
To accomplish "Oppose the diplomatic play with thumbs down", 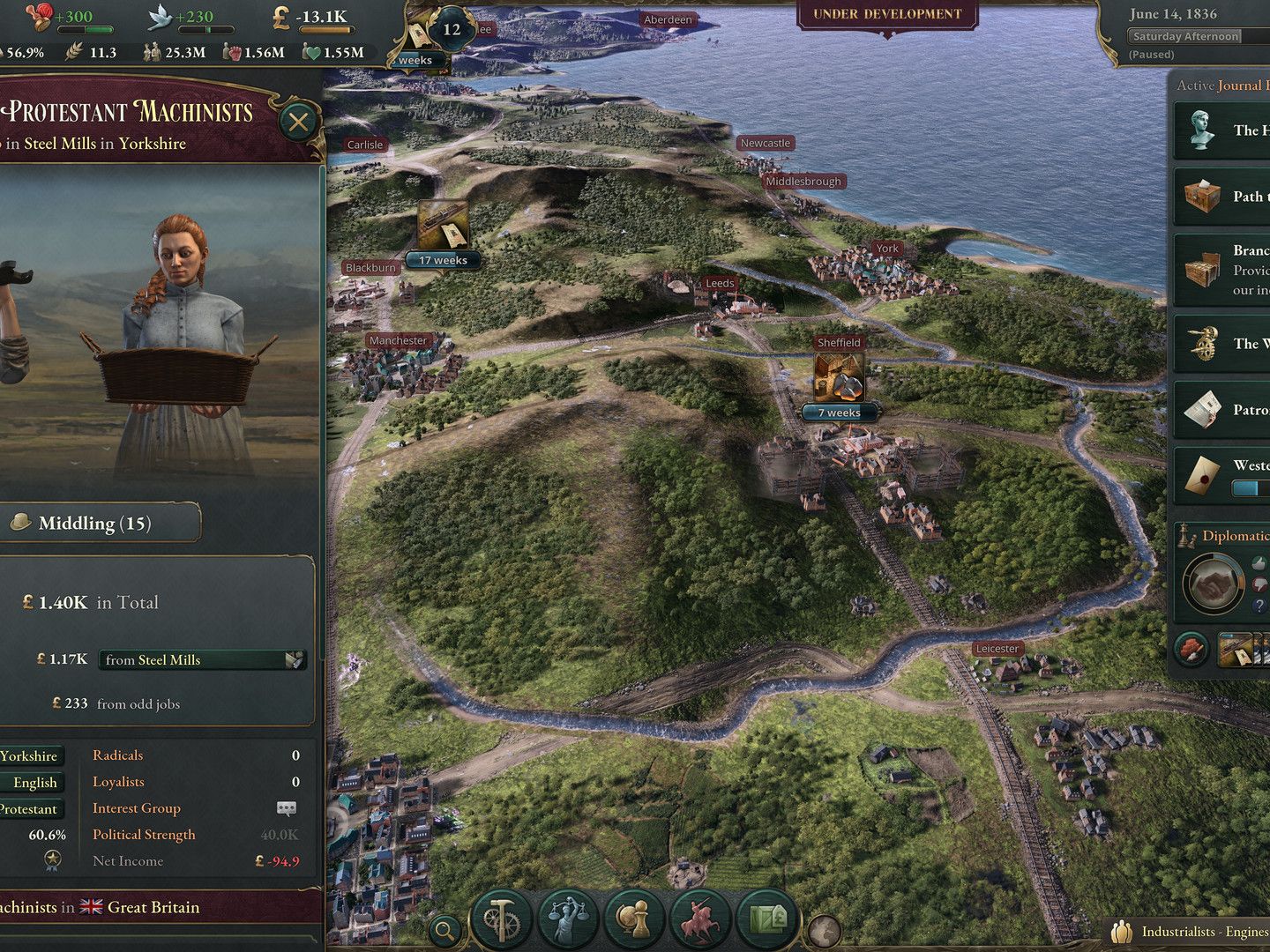I will click(x=1259, y=584).
